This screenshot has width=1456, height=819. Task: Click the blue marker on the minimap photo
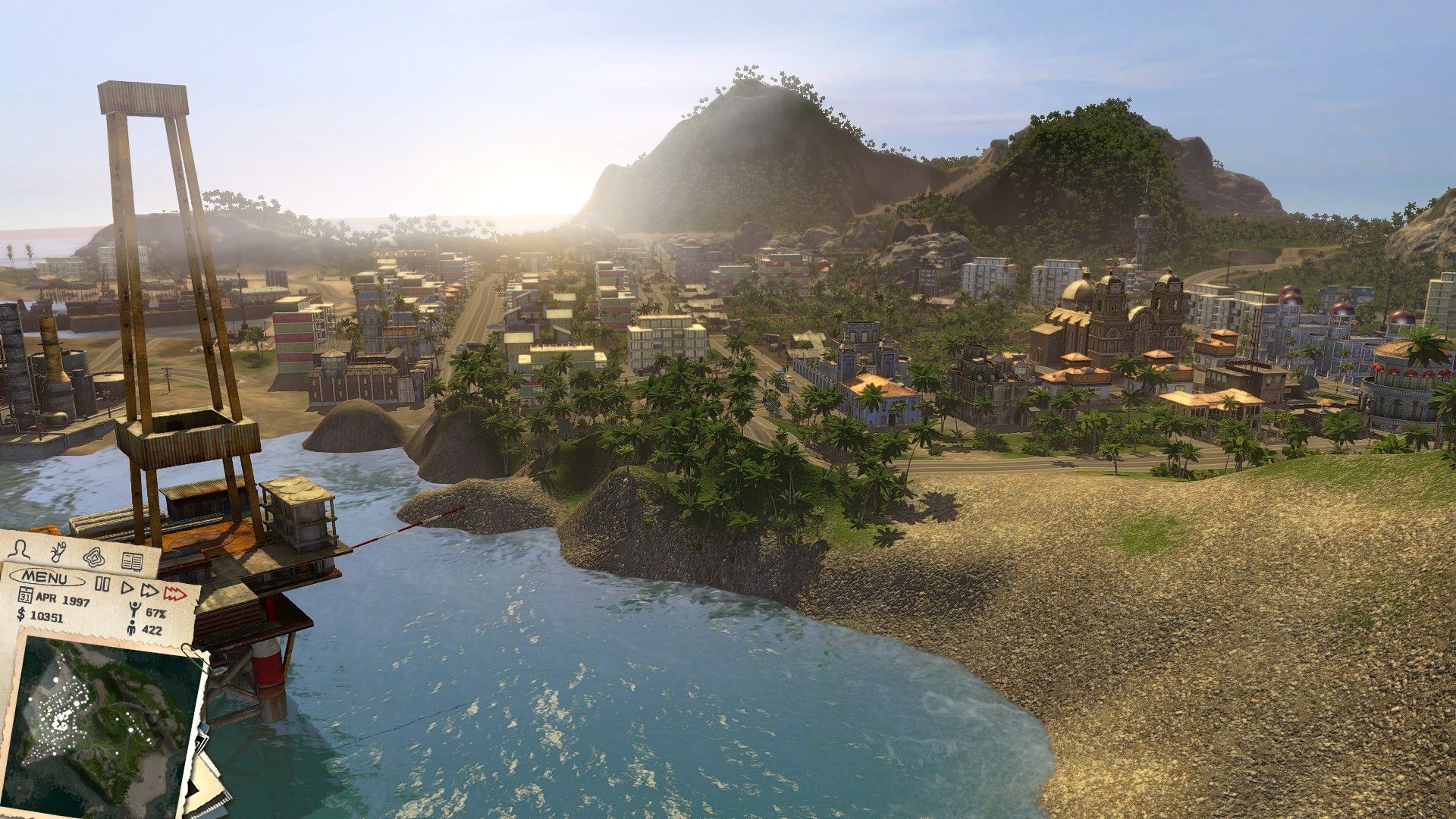(x=130, y=741)
